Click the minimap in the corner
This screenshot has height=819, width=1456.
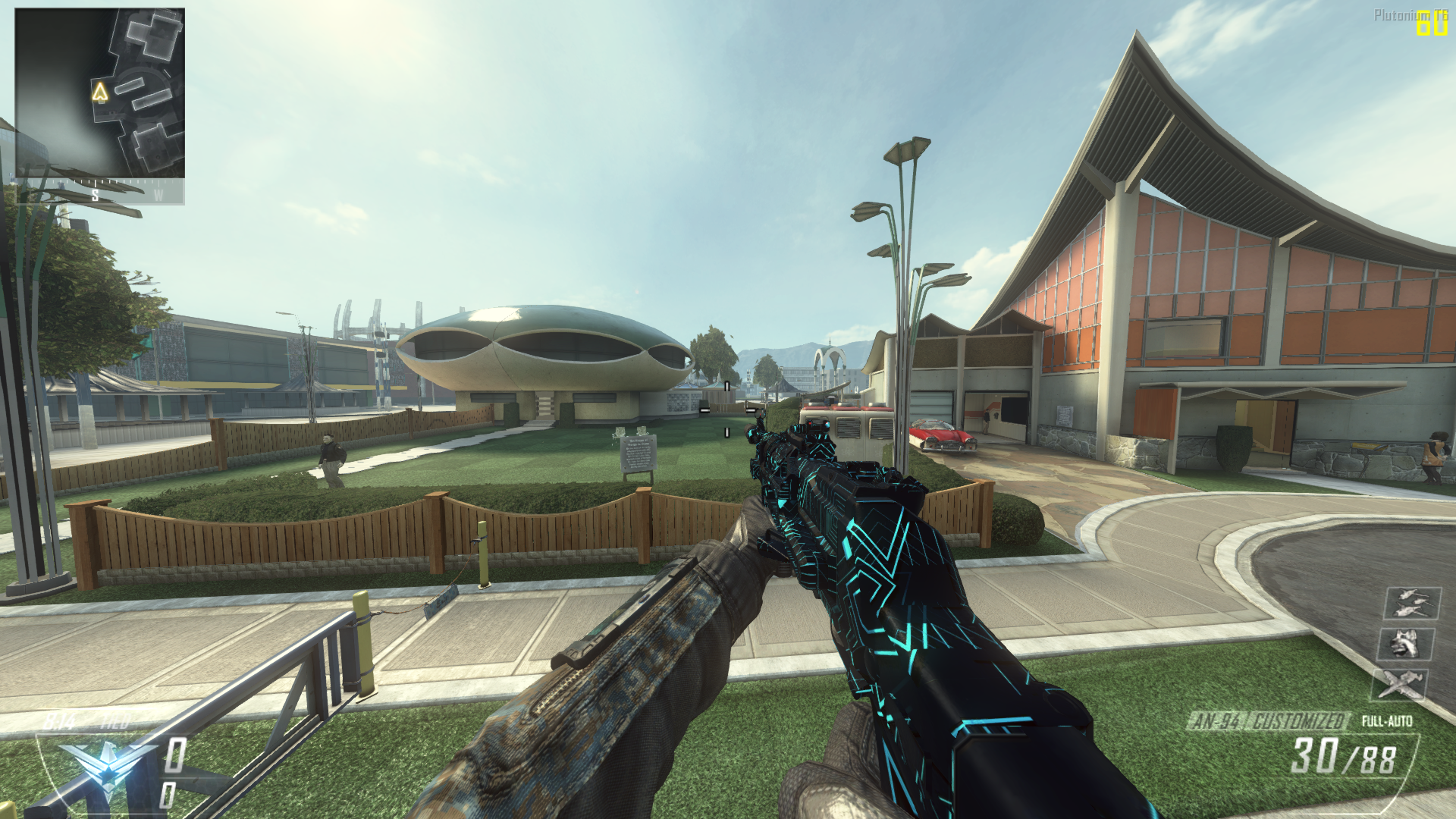point(100,93)
